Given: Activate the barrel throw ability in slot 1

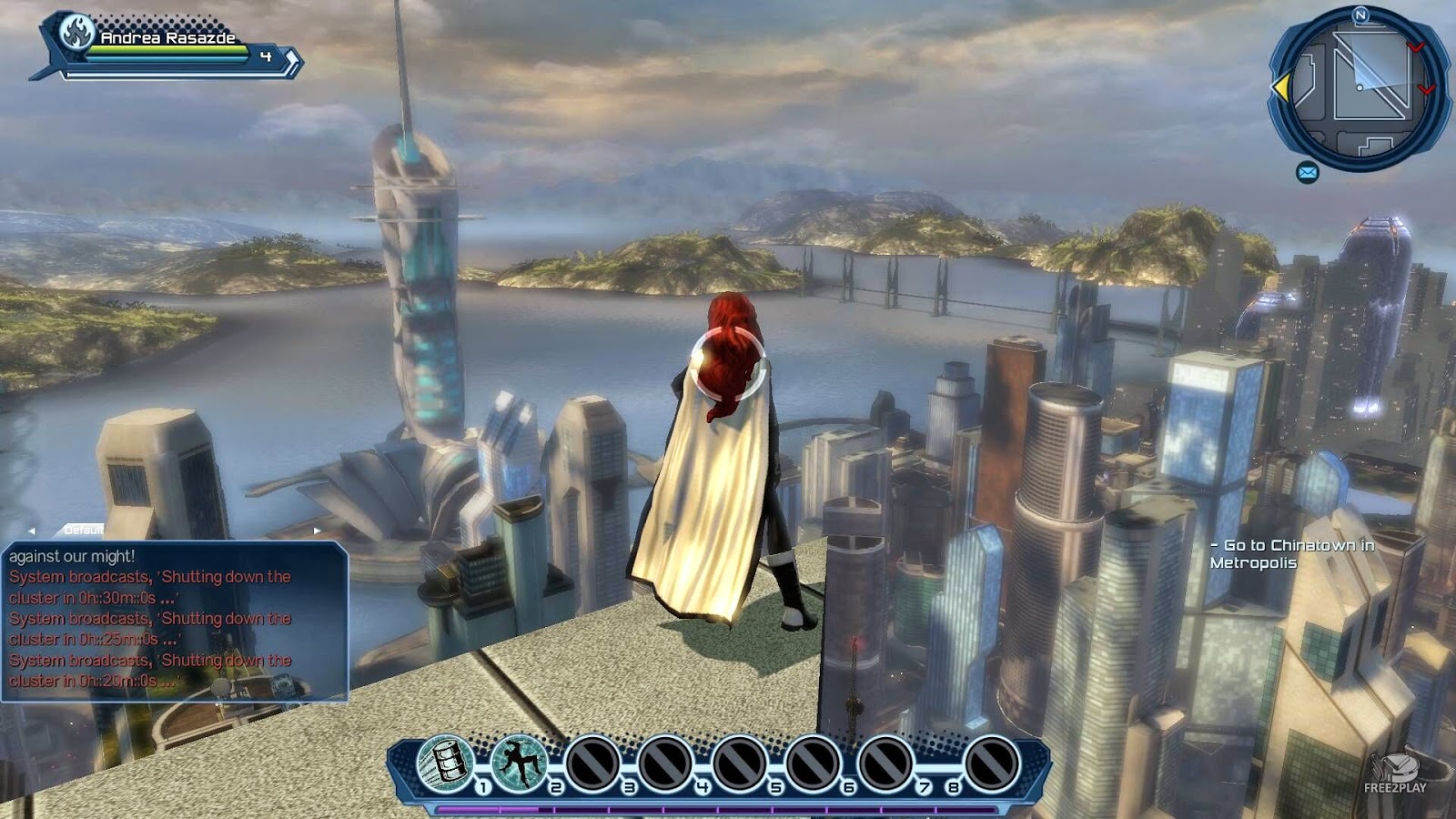Looking at the screenshot, I should (445, 762).
